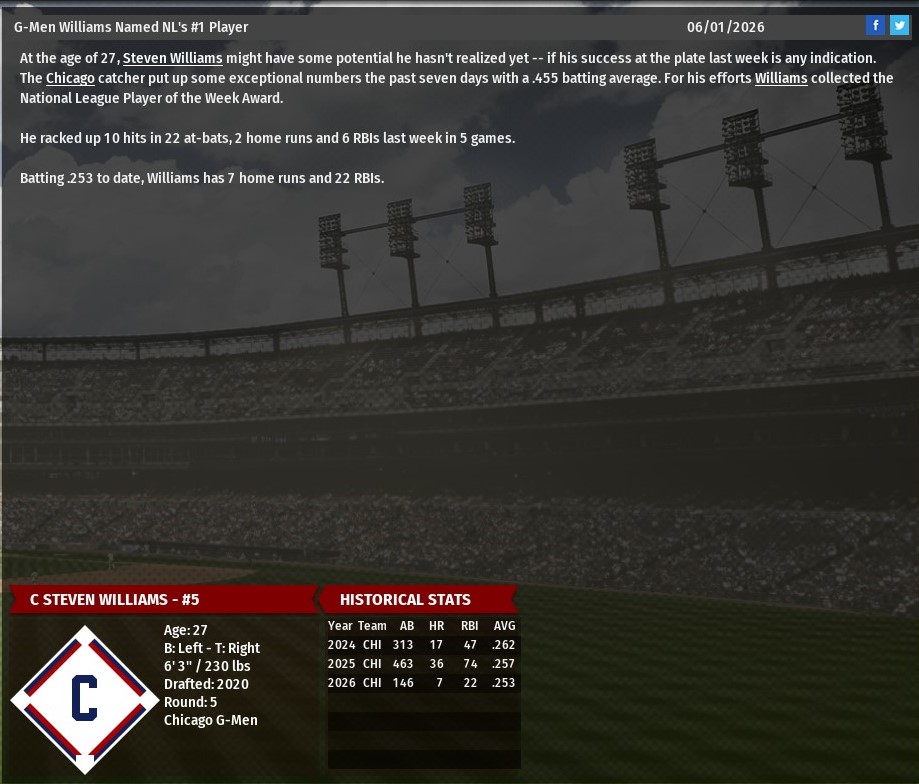
Task: Share the article on Facebook
Action: pyautogui.click(x=875, y=26)
